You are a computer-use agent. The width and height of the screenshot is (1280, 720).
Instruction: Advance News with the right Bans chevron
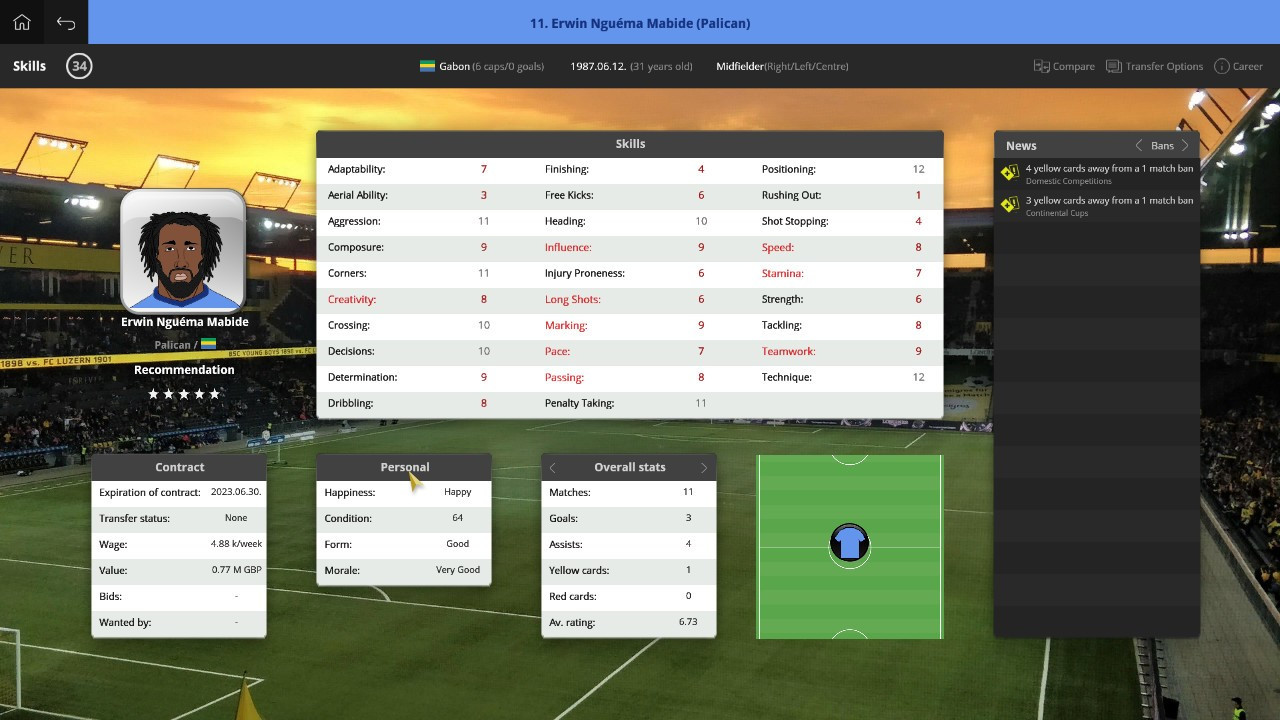tap(1186, 145)
